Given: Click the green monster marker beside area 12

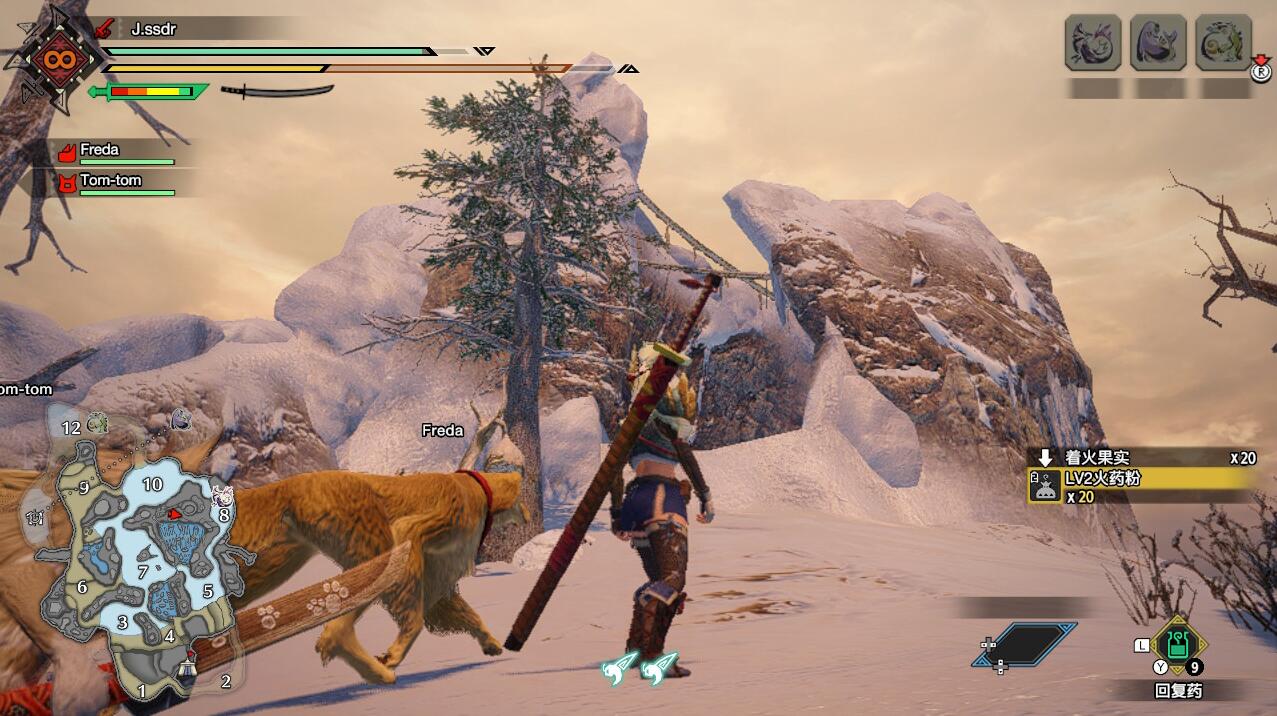Looking at the screenshot, I should tap(97, 423).
